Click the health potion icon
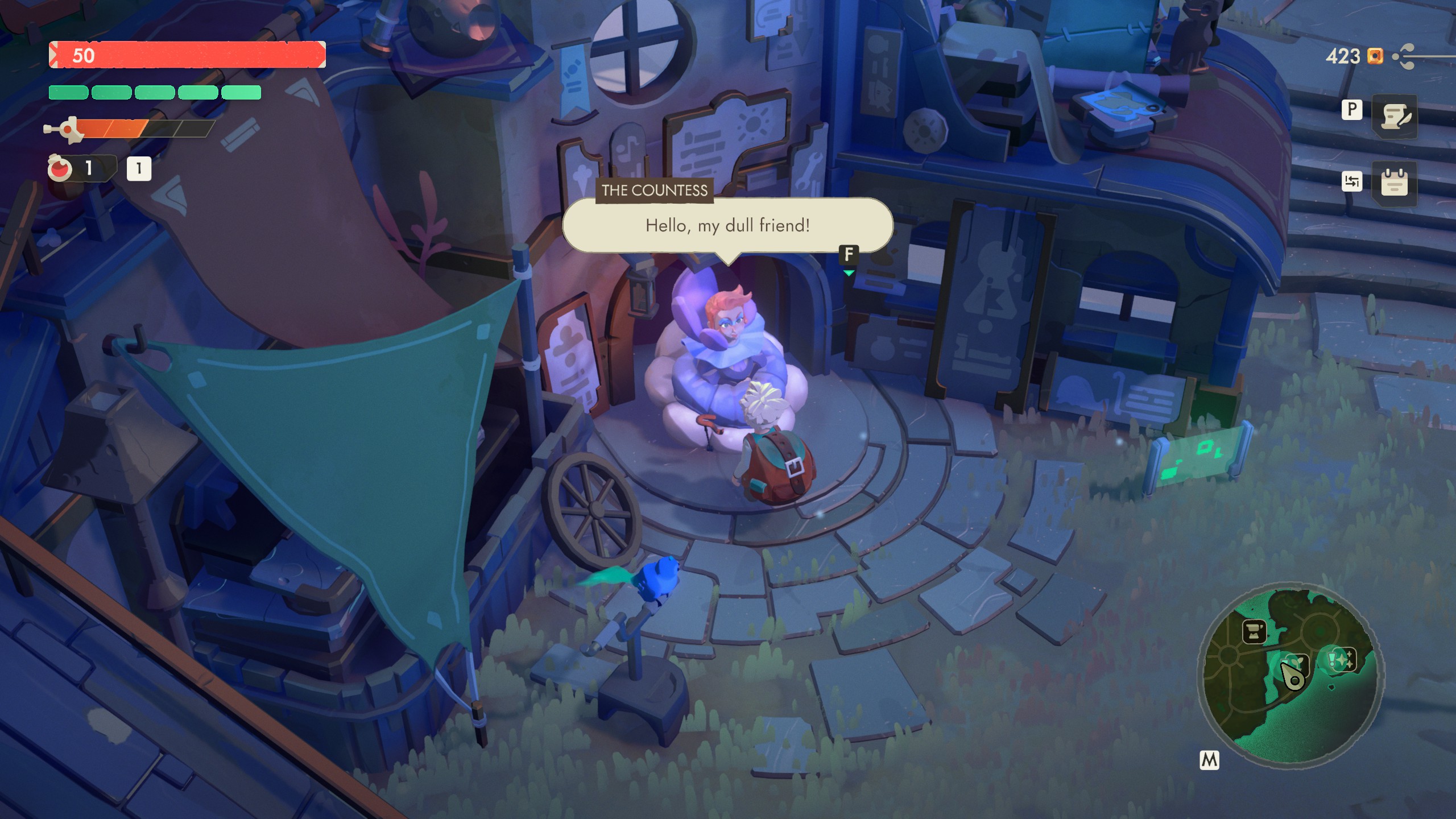 click(x=61, y=168)
